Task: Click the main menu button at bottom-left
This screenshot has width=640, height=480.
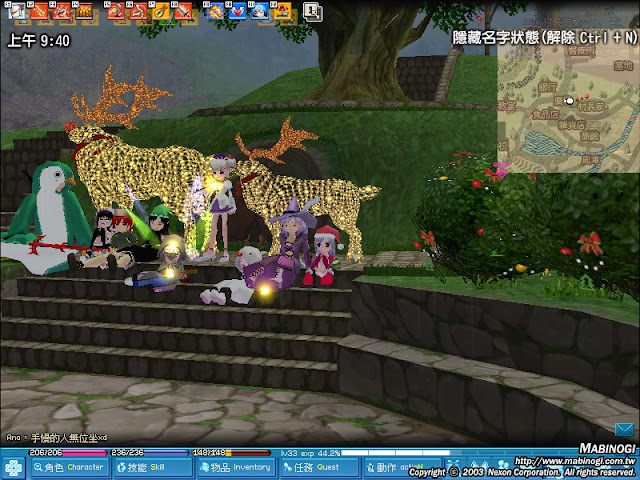Action: click(14, 467)
